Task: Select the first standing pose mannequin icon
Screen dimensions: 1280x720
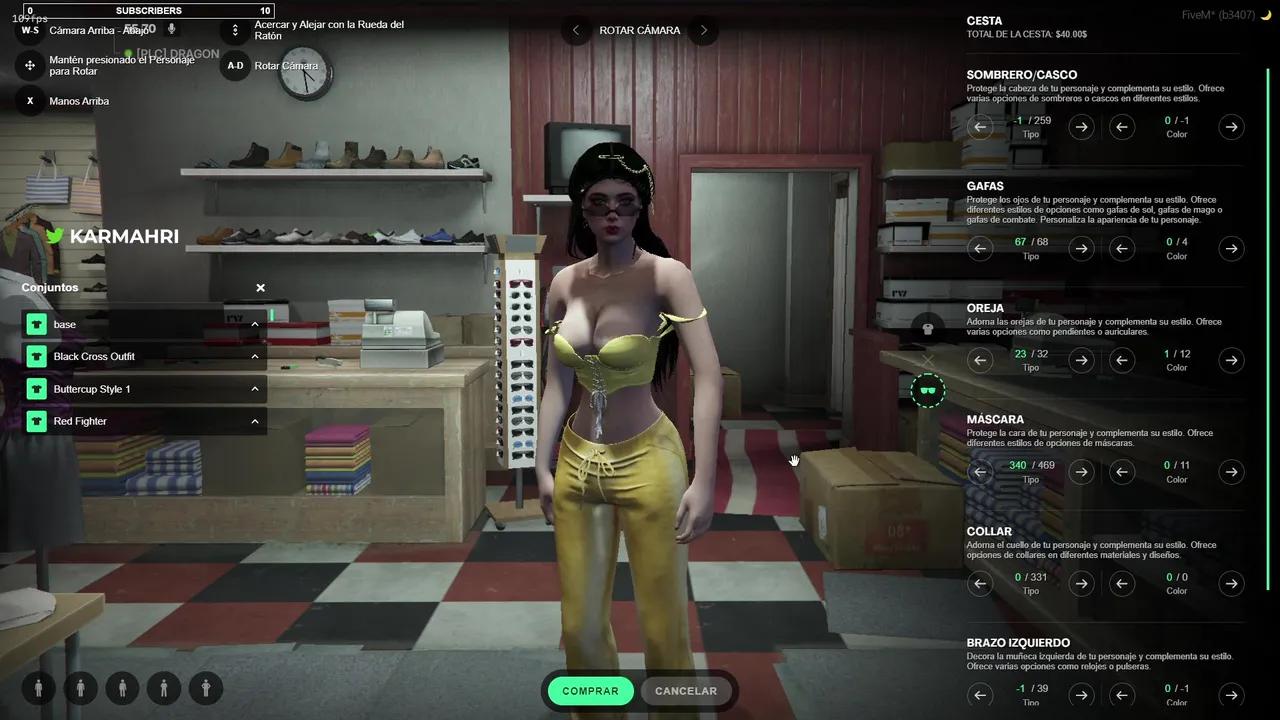Action: pyautogui.click(x=38, y=688)
